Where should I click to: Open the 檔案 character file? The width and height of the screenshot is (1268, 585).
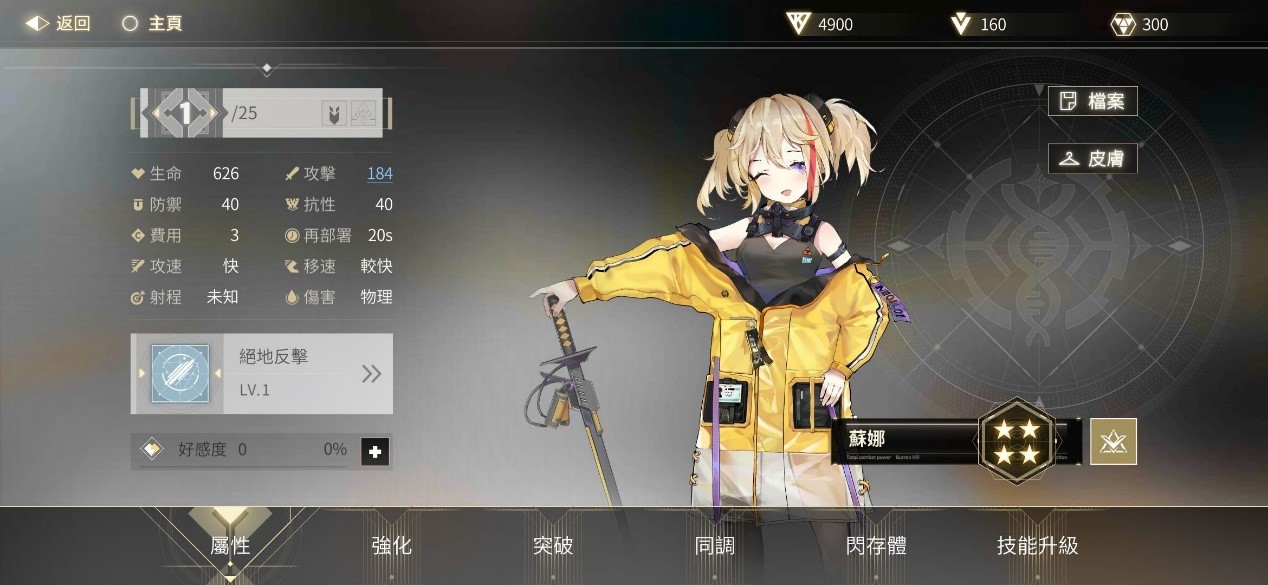(1092, 101)
